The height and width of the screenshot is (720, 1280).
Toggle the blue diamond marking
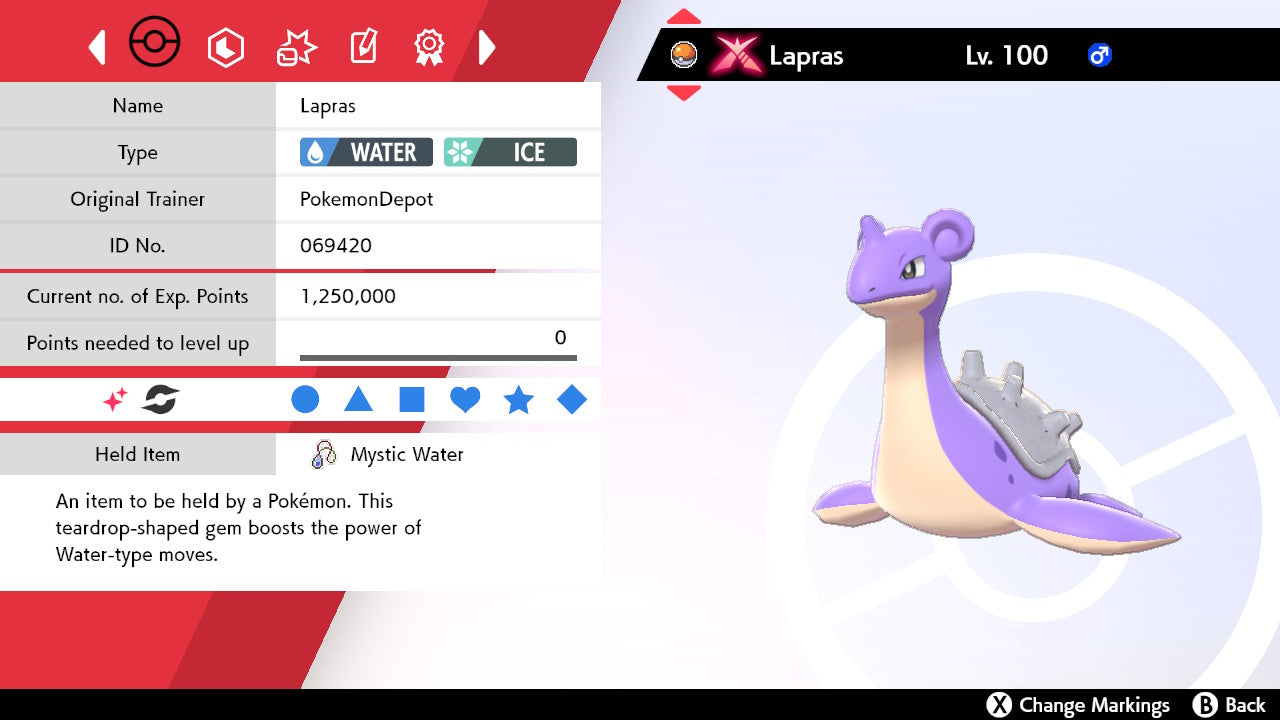572,400
